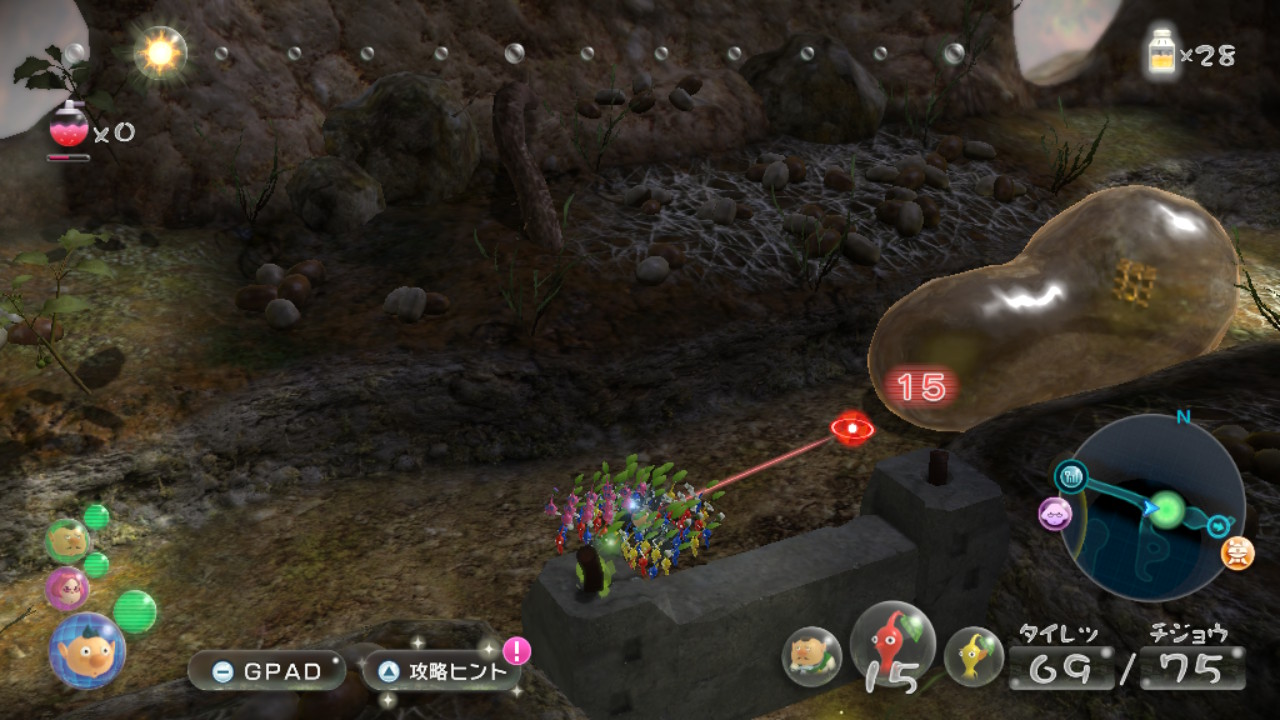Switch to the green leader portrait
The height and width of the screenshot is (720, 1280).
point(67,541)
